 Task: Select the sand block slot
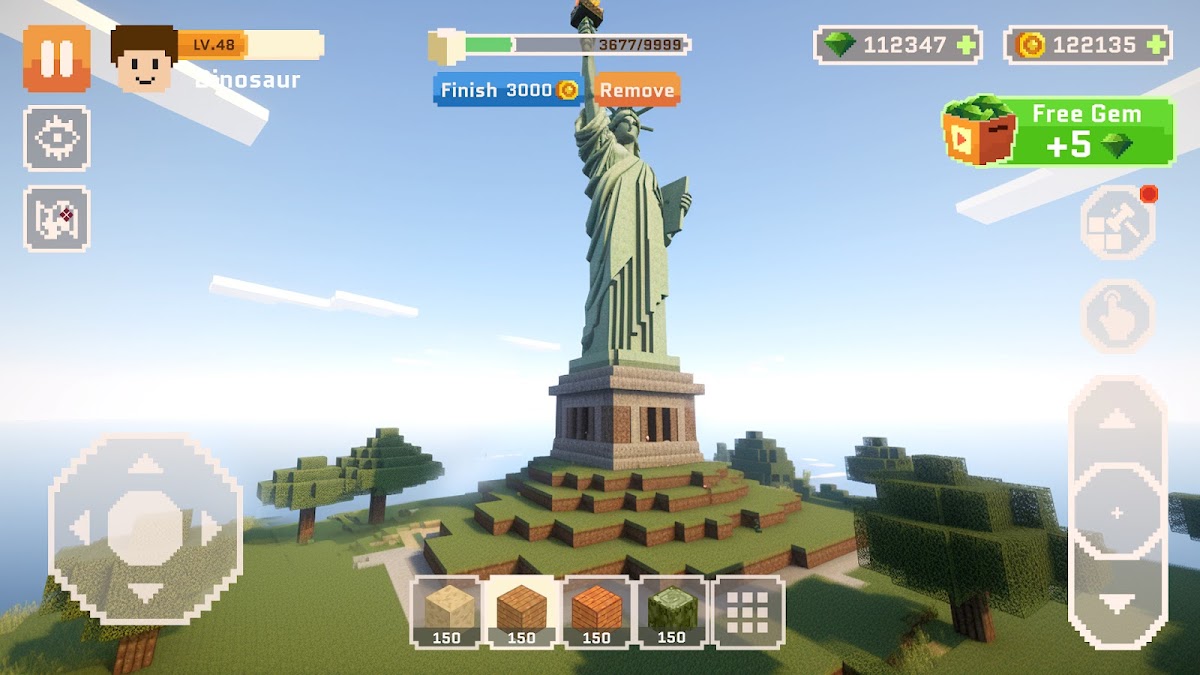click(x=446, y=611)
